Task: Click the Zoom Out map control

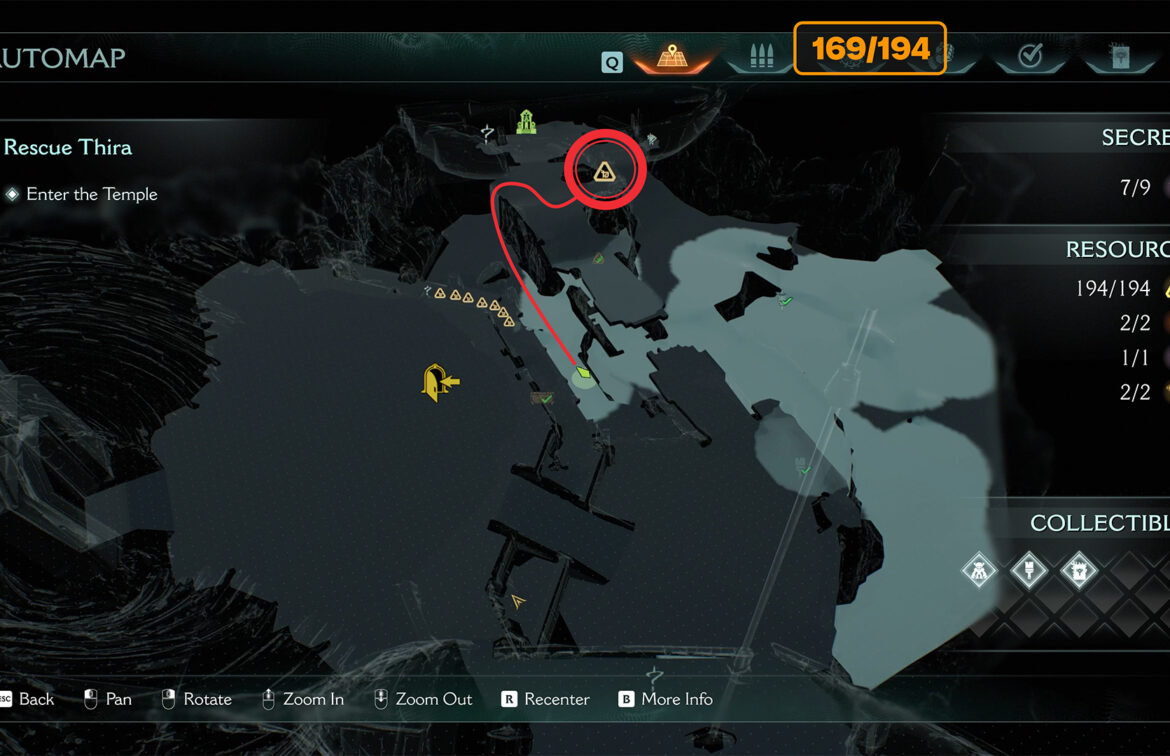Action: pos(423,699)
